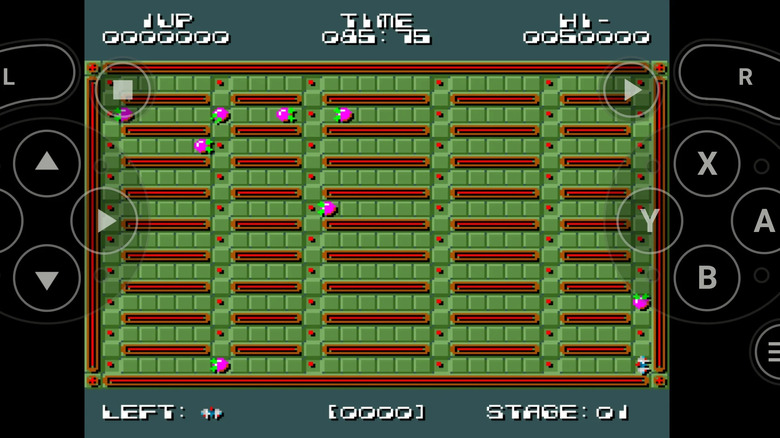Tap the D-pad right arrow
Viewport: 780px width, 438px height.
pos(105,220)
